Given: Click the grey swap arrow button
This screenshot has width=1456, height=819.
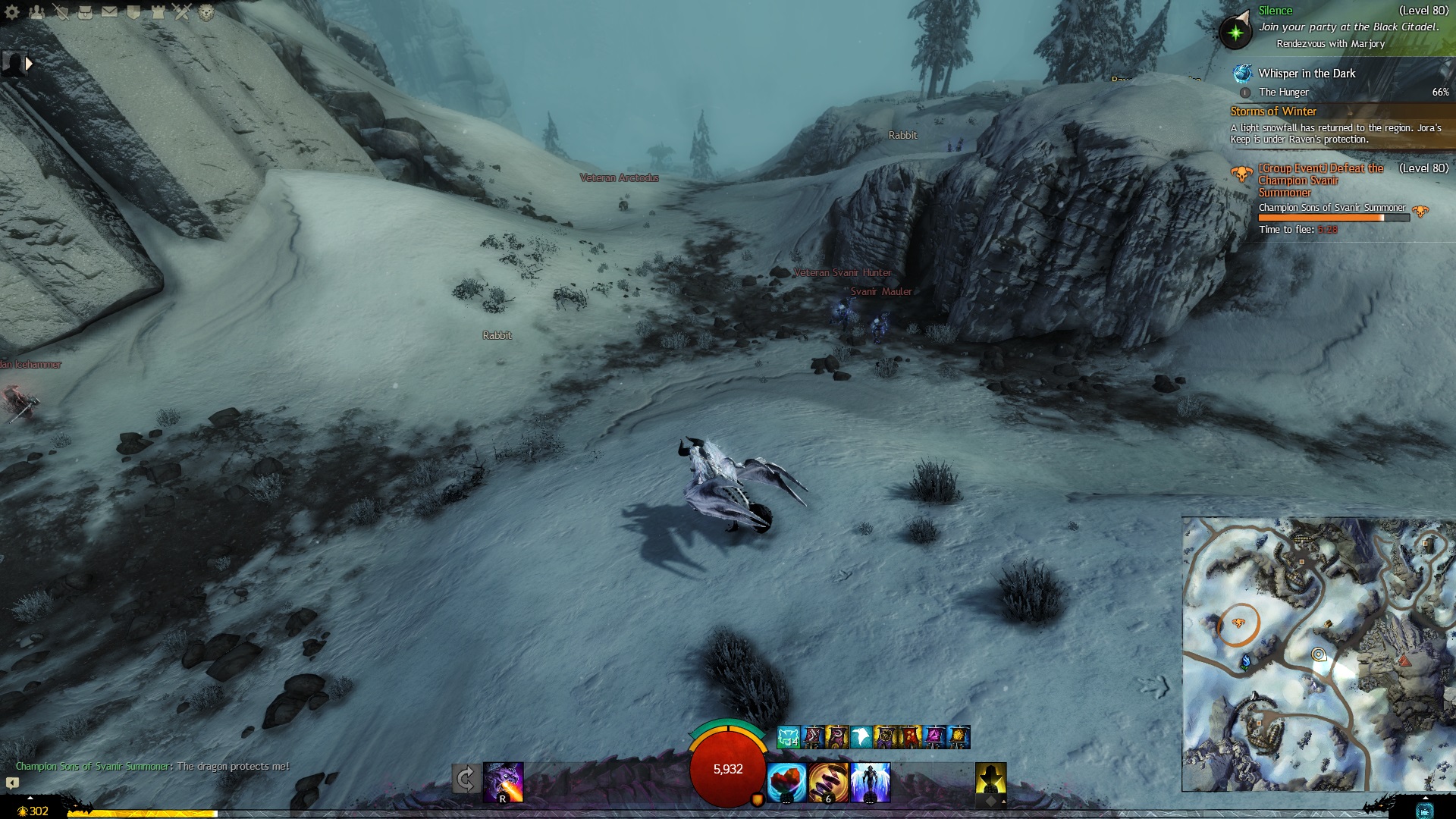Looking at the screenshot, I should tap(466, 779).
